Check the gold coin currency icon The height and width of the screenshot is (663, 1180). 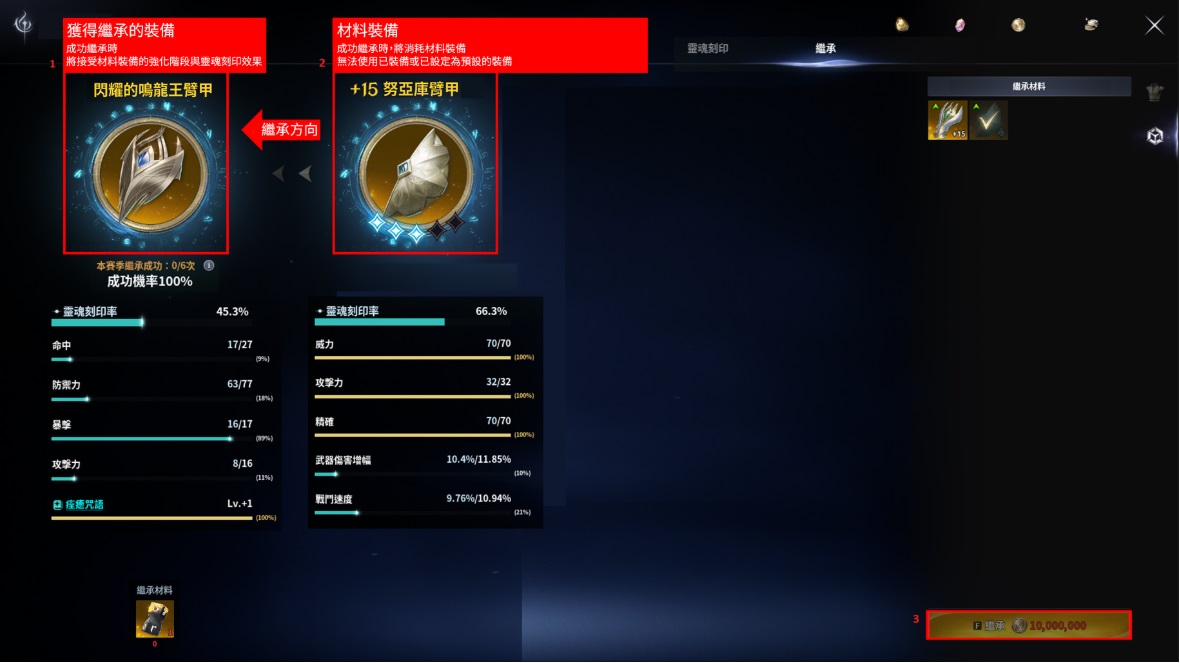[1018, 25]
